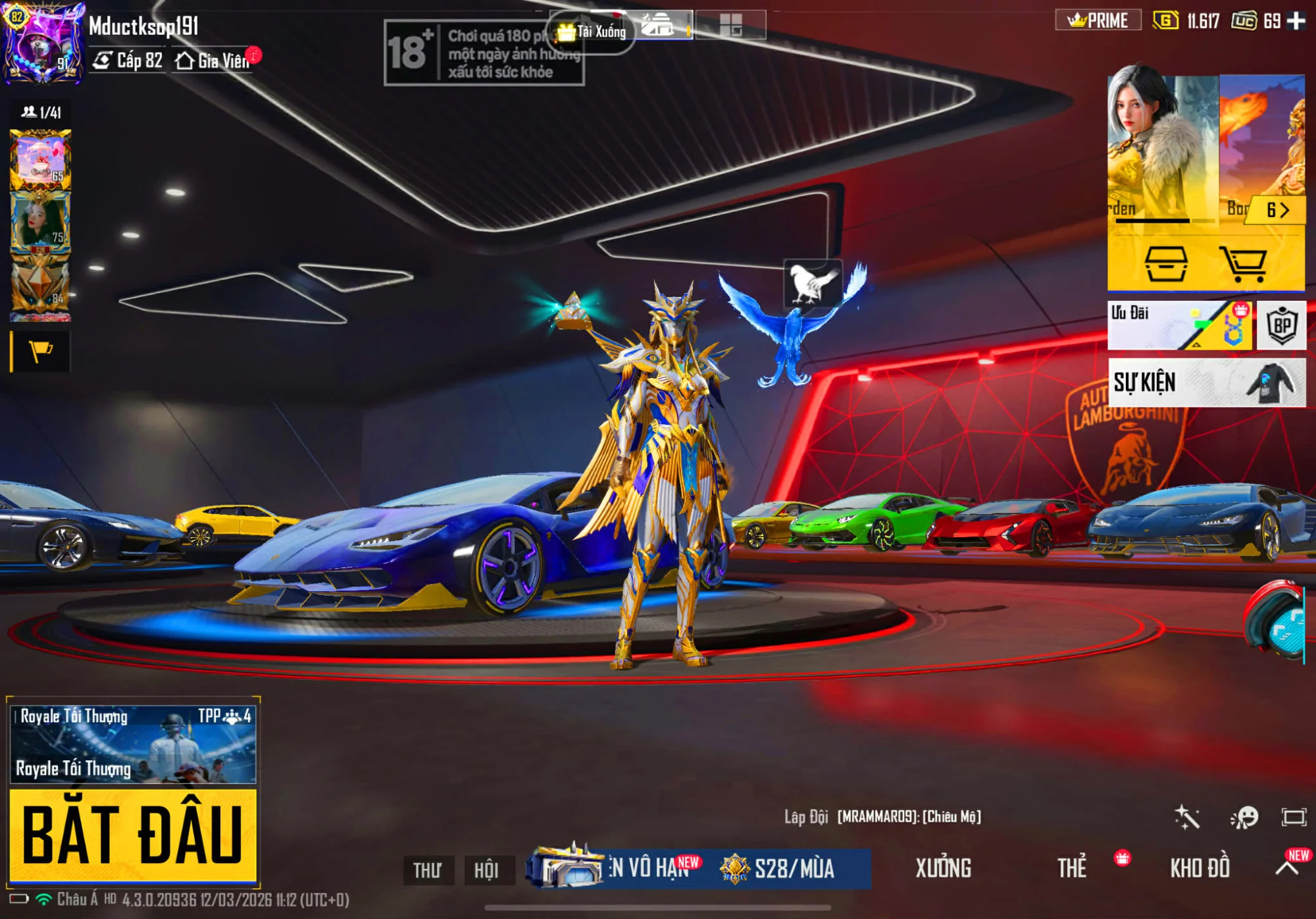
Task: Open the Royale Tối Thượng mode selector
Action: (132, 745)
